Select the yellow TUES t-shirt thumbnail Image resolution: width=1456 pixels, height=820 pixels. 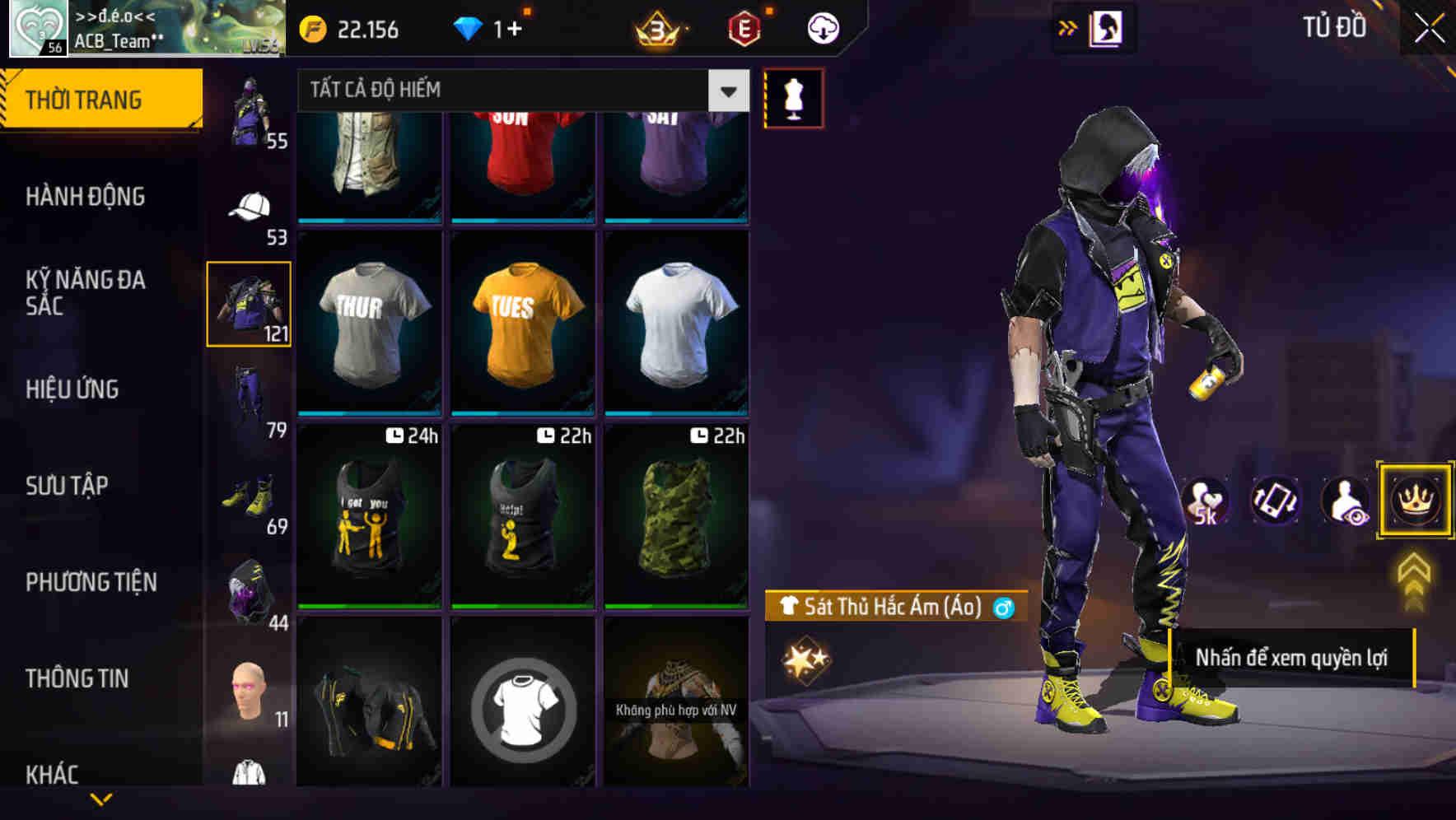coord(521,321)
